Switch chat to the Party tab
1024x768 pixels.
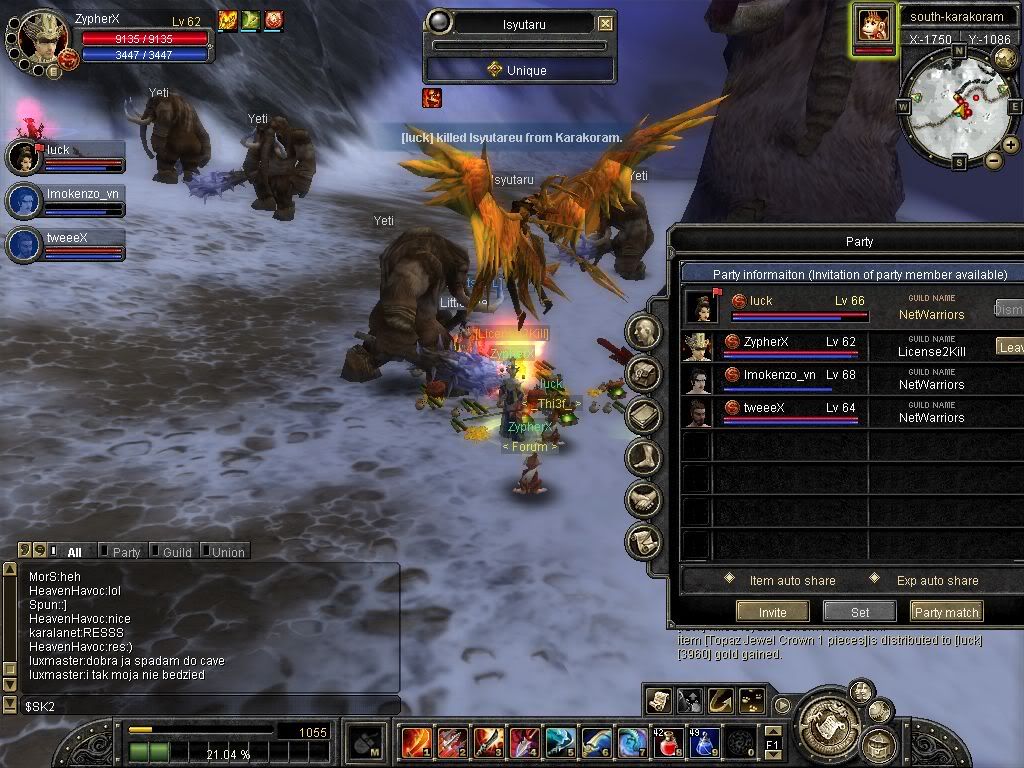pyautogui.click(x=126, y=551)
